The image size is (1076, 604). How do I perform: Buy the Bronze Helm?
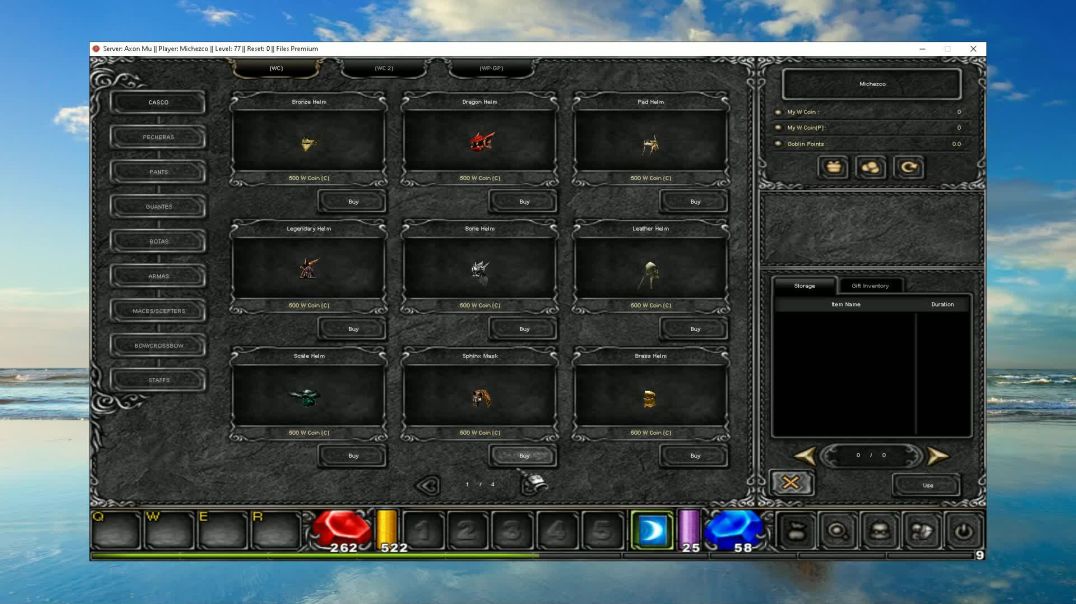[x=353, y=202]
